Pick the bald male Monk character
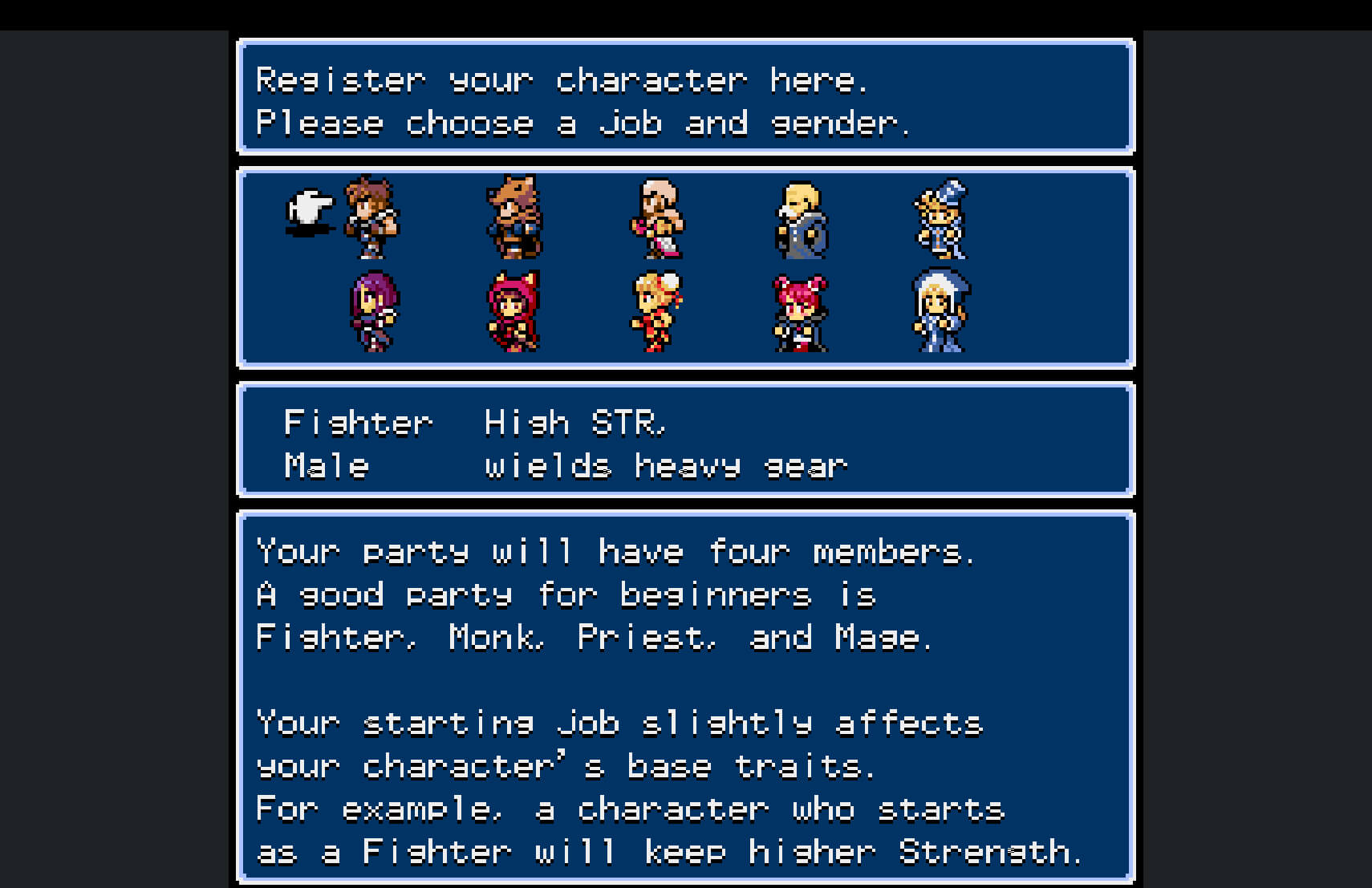This screenshot has height=888, width=1372. click(657, 218)
